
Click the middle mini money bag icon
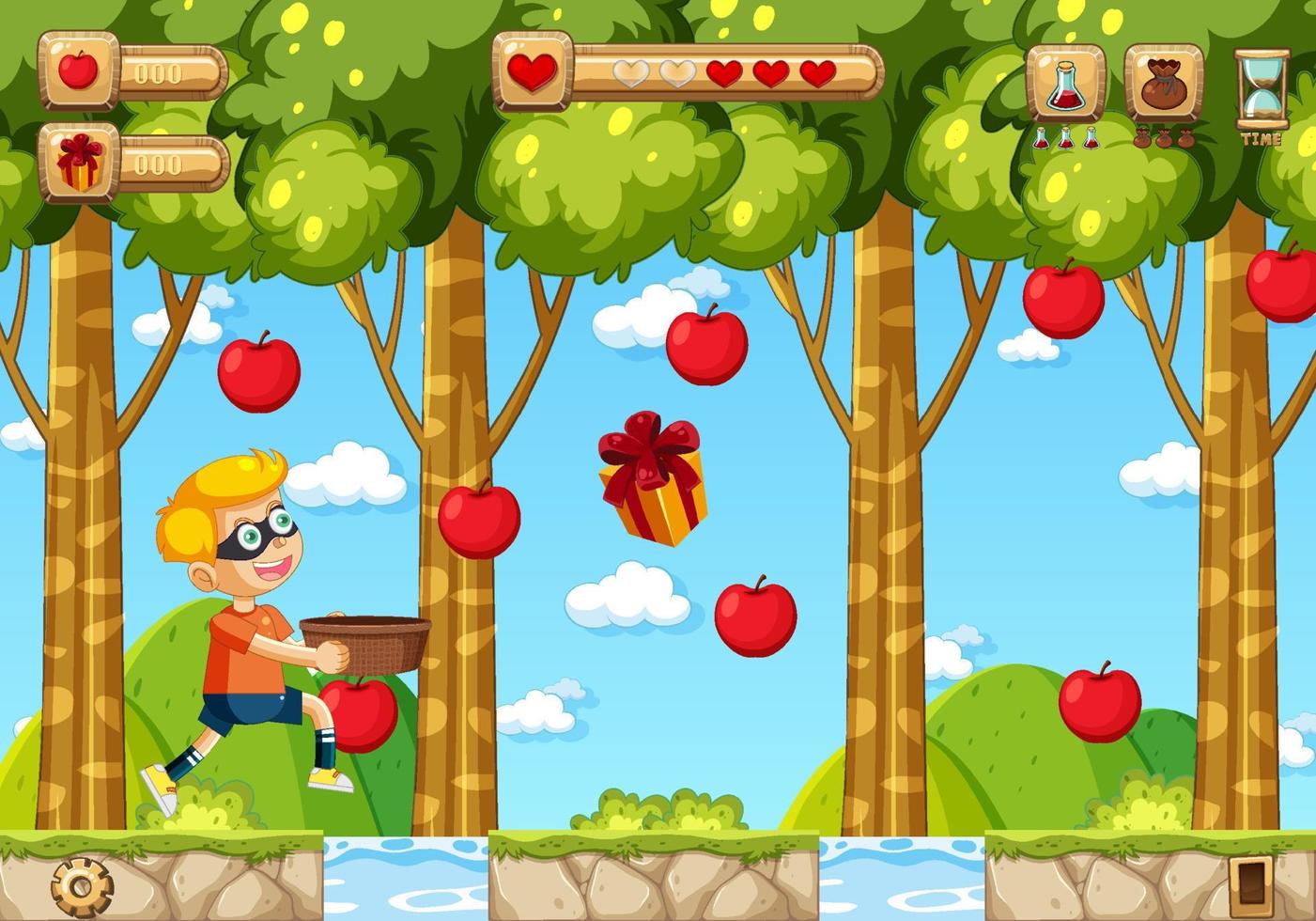click(1165, 139)
